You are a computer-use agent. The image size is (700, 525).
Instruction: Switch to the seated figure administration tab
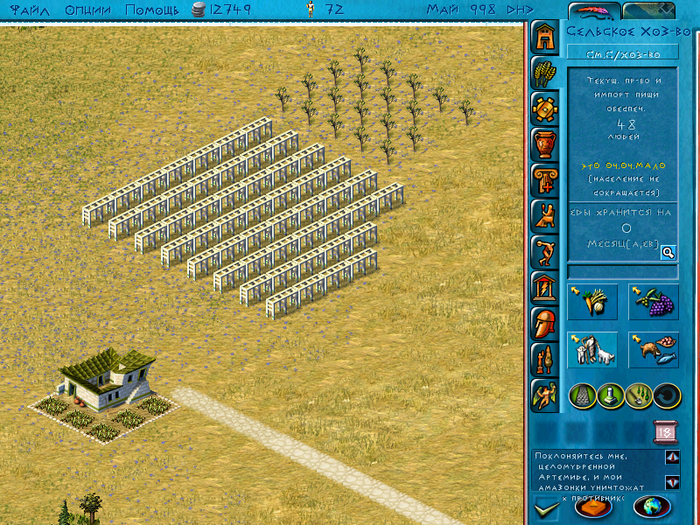(544, 216)
